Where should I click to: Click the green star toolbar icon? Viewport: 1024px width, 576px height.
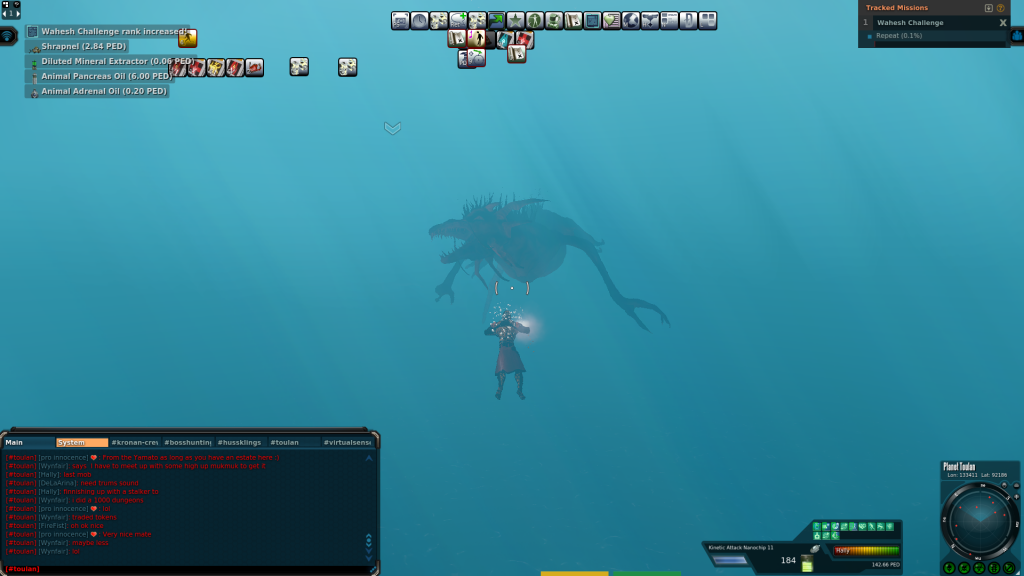[x=515, y=20]
